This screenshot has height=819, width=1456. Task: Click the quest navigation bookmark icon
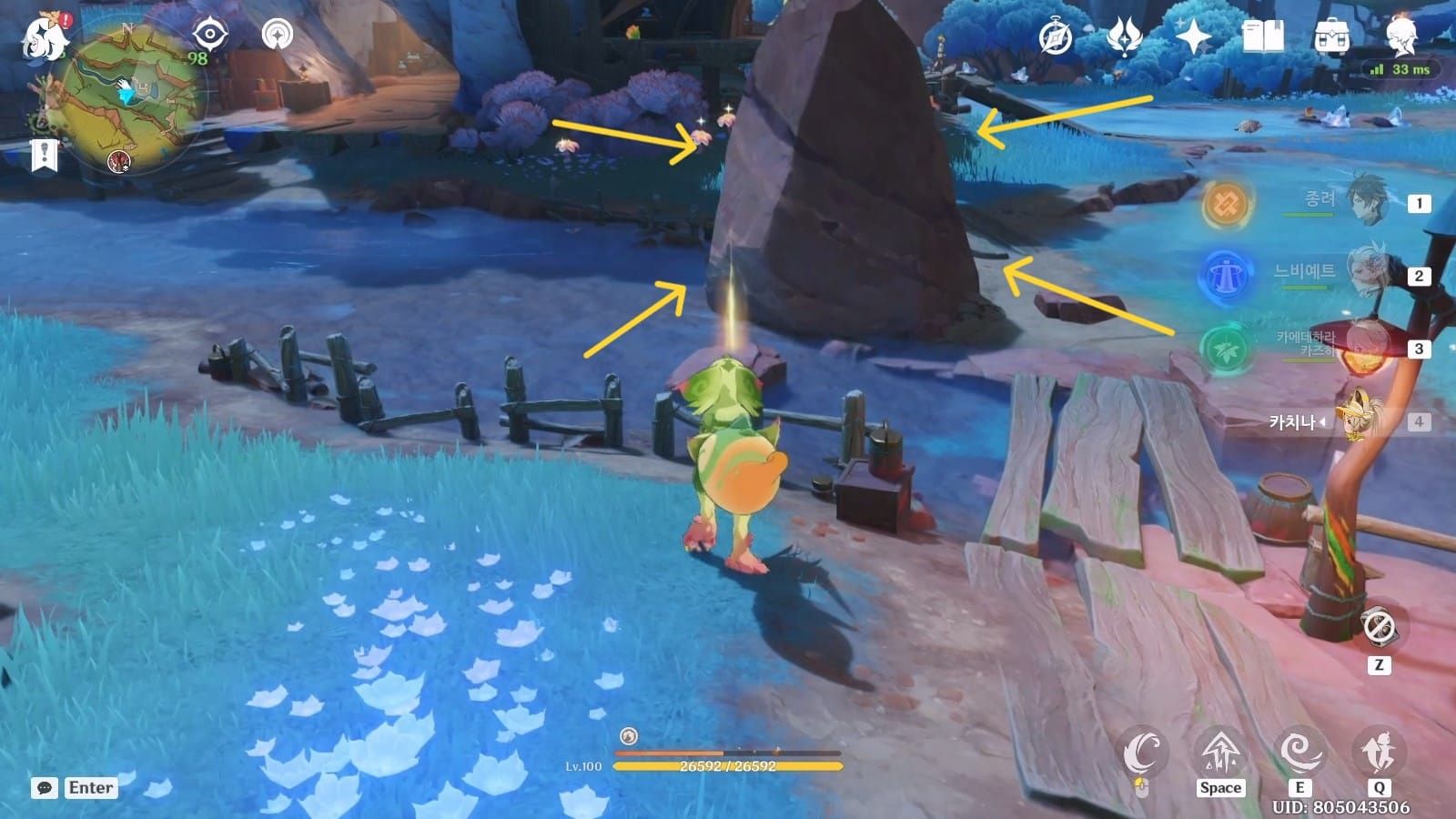(44, 156)
